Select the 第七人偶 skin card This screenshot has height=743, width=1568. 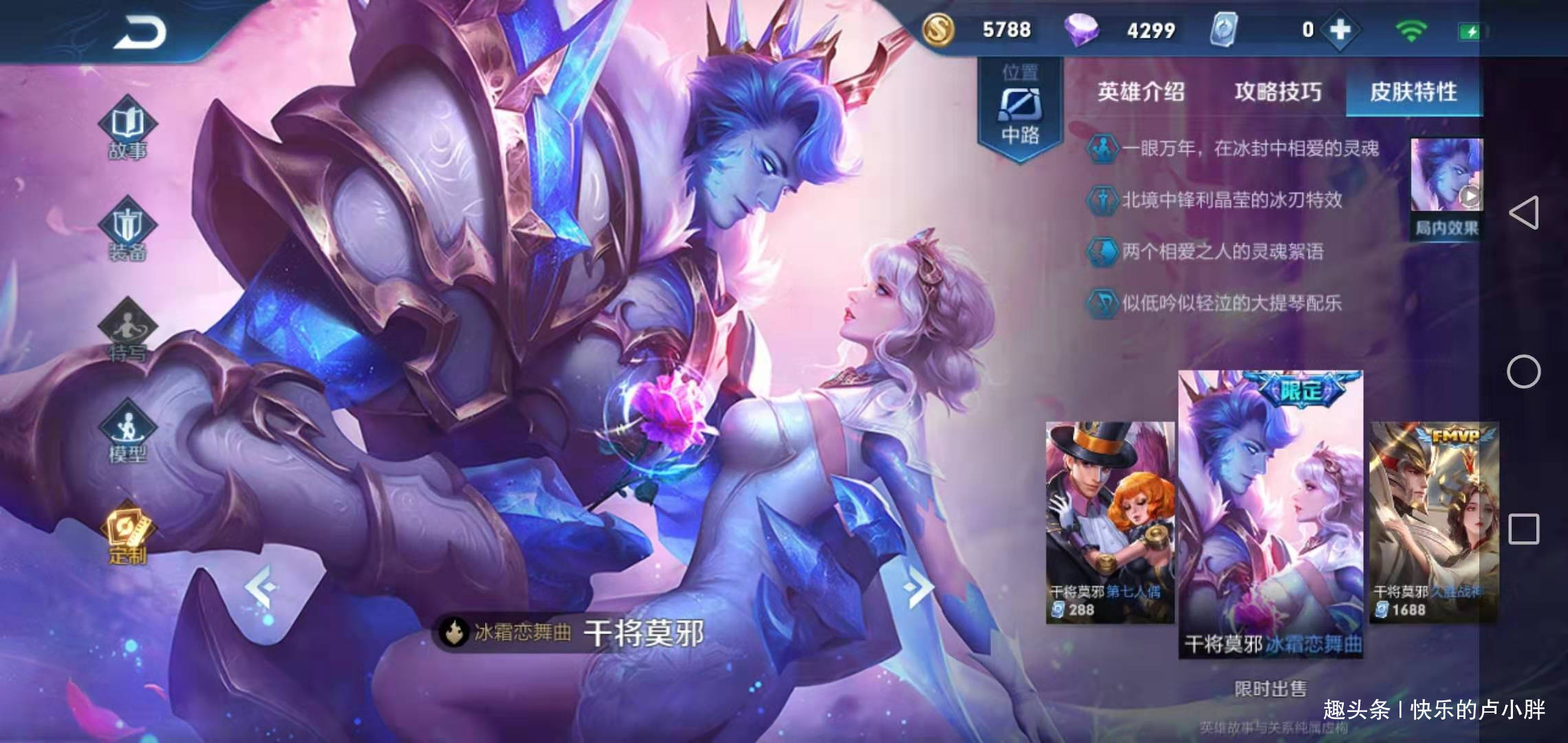click(1109, 521)
